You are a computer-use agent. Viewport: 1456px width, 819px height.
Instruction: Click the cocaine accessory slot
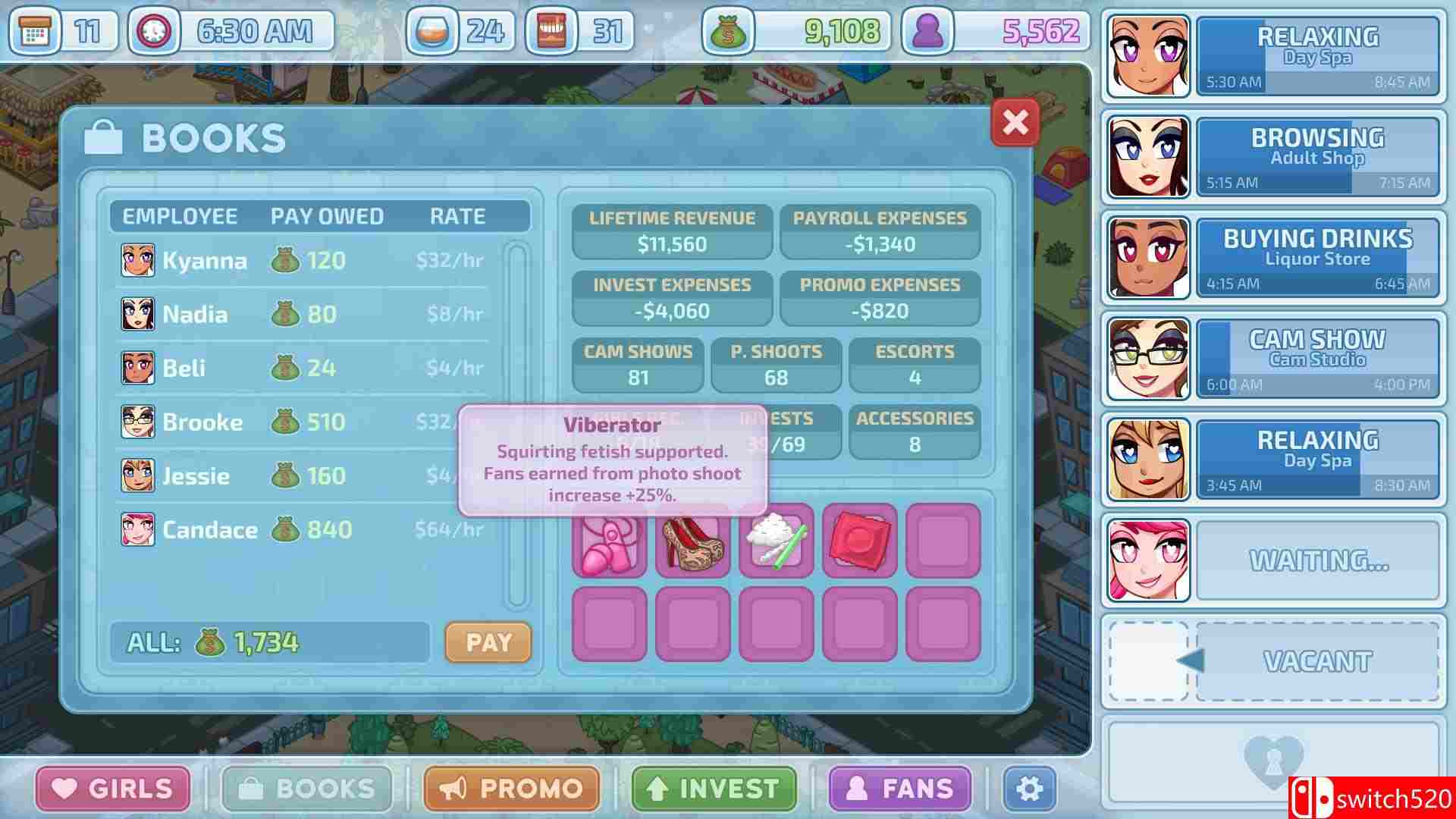coord(777,542)
